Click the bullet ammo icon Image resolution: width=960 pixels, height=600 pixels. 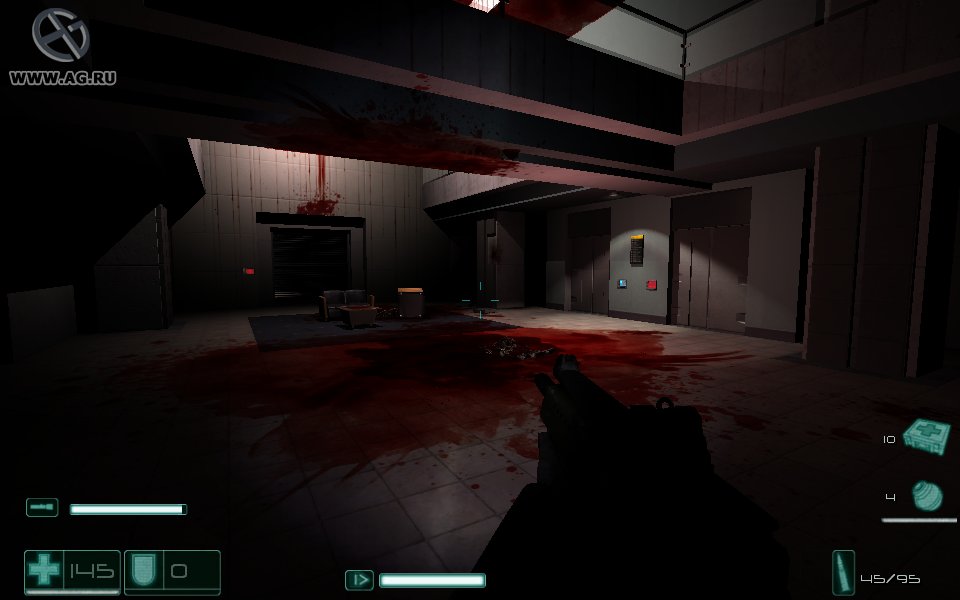tap(843, 573)
